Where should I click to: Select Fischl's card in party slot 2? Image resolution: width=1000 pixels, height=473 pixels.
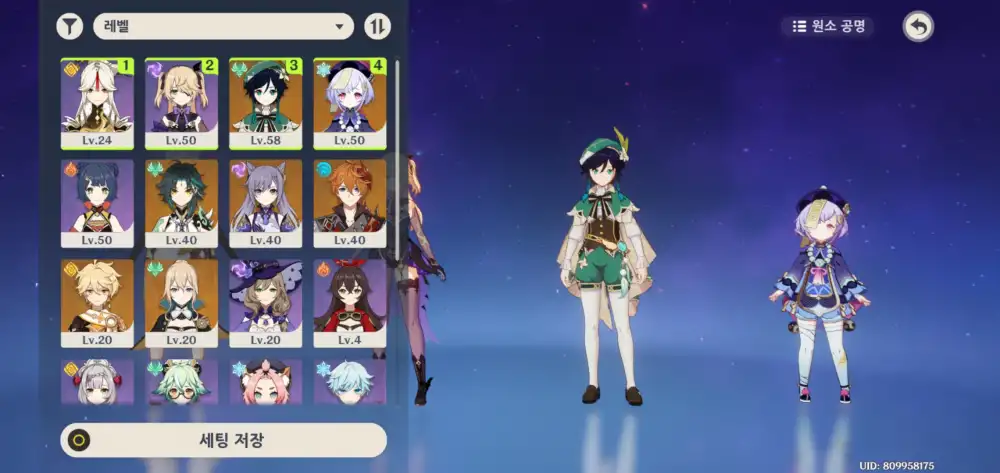click(x=181, y=103)
